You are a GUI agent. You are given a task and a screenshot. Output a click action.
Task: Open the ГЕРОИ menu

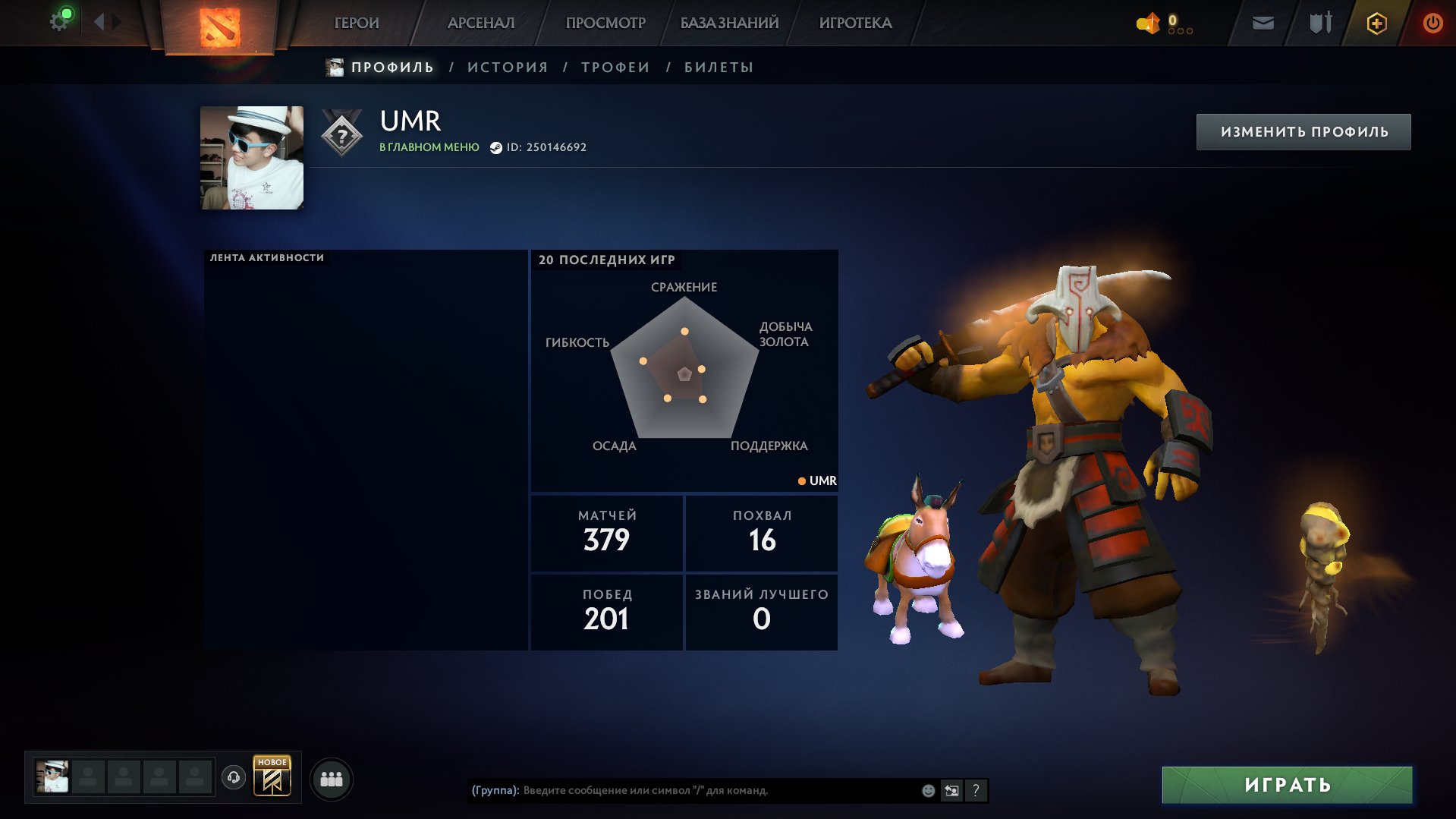(x=357, y=23)
